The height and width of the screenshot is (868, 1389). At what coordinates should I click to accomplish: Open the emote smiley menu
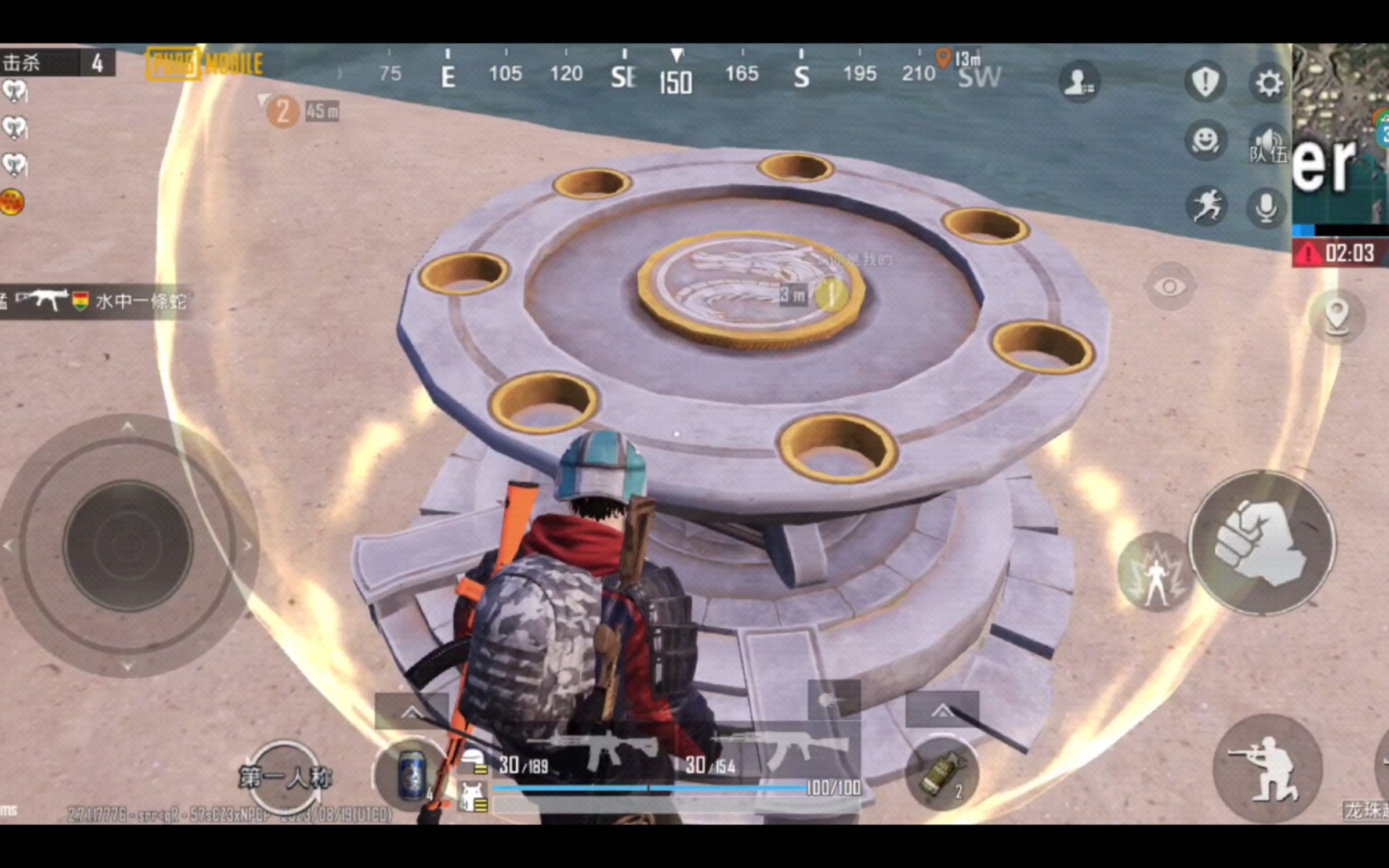click(1204, 141)
